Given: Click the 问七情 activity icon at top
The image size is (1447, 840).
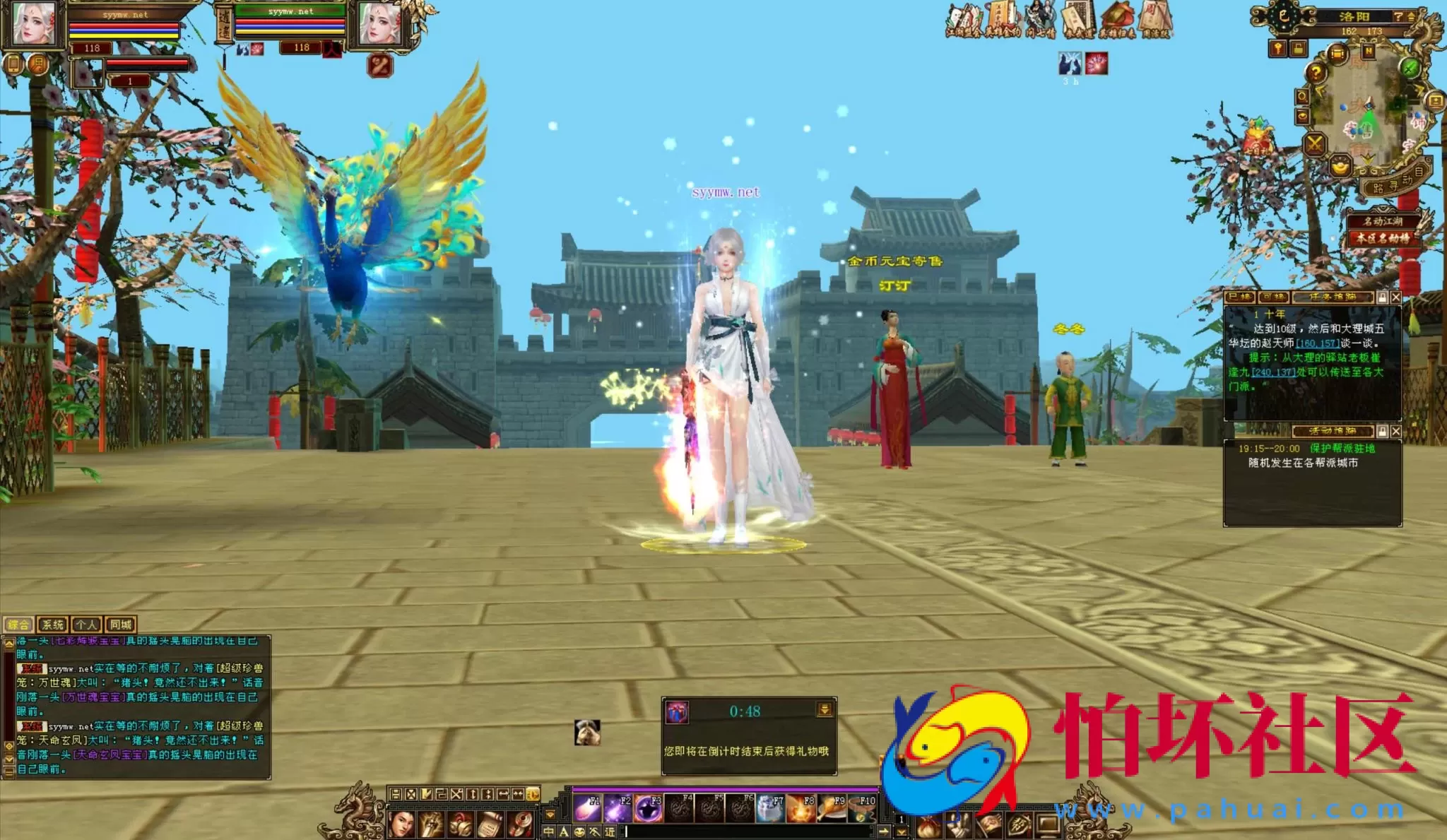Looking at the screenshot, I should coord(1041,18).
